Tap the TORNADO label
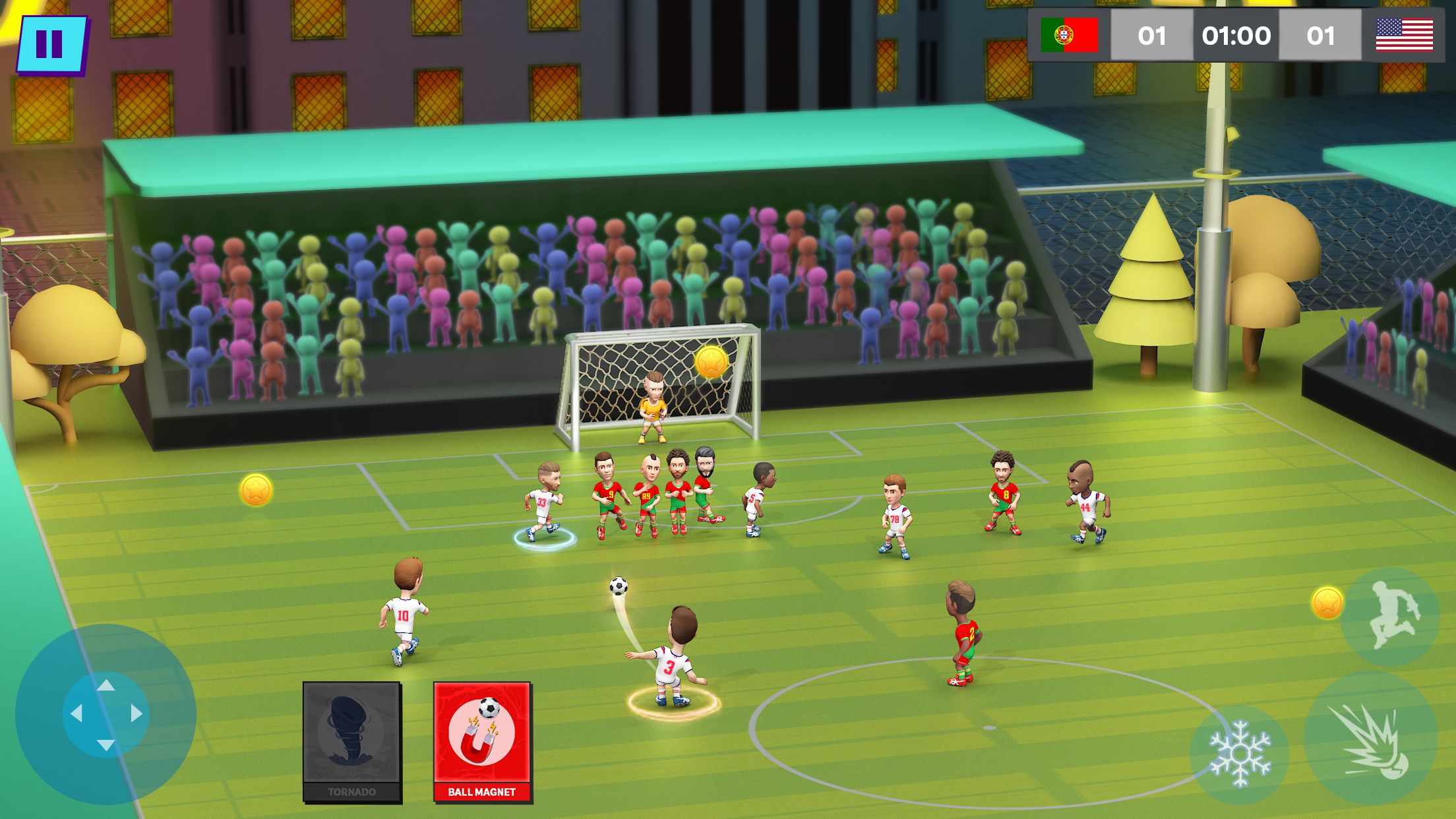 click(351, 792)
